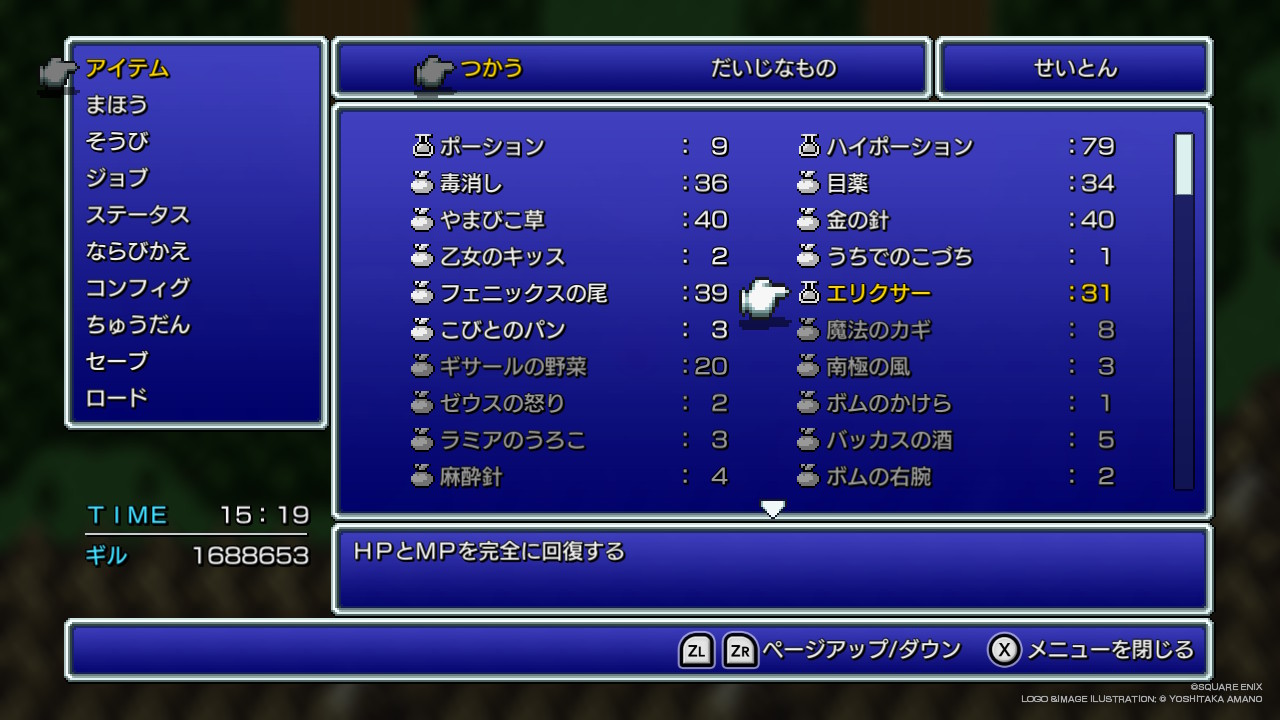Switch to the つかう (Use) tab

491,69
